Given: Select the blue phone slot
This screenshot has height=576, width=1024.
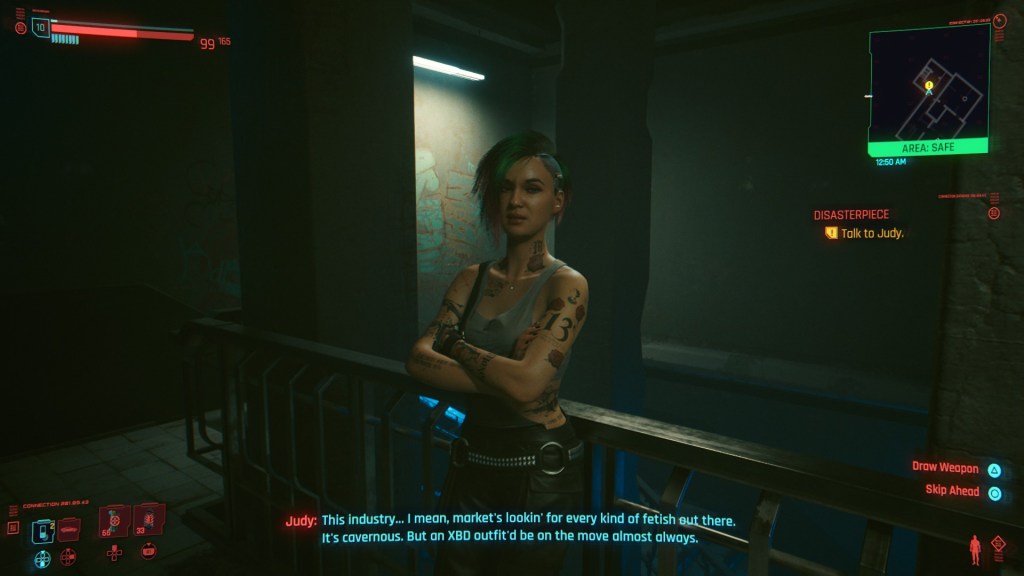Looking at the screenshot, I should click(44, 530).
